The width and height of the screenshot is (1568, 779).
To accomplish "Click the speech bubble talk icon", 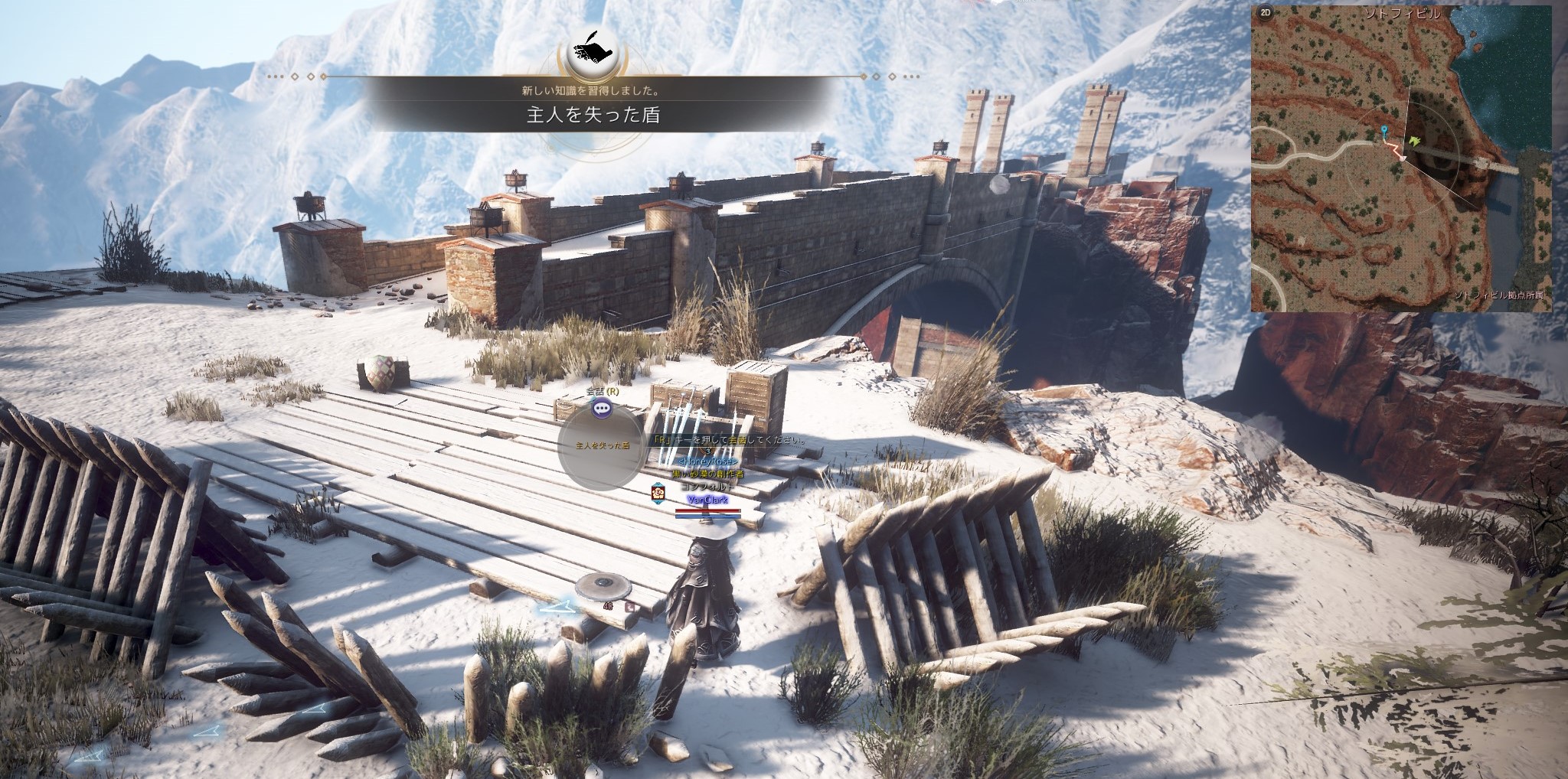I will coord(603,409).
